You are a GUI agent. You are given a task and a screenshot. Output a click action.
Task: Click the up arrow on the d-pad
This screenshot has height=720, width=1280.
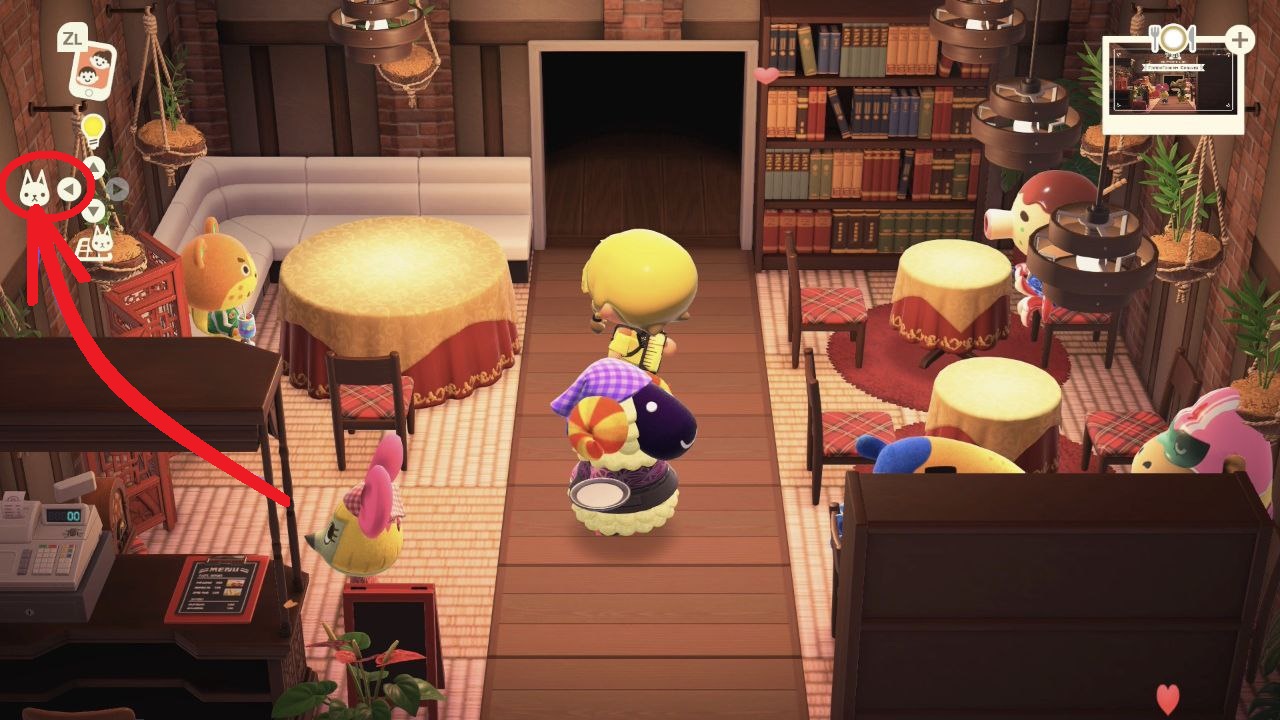coord(93,166)
